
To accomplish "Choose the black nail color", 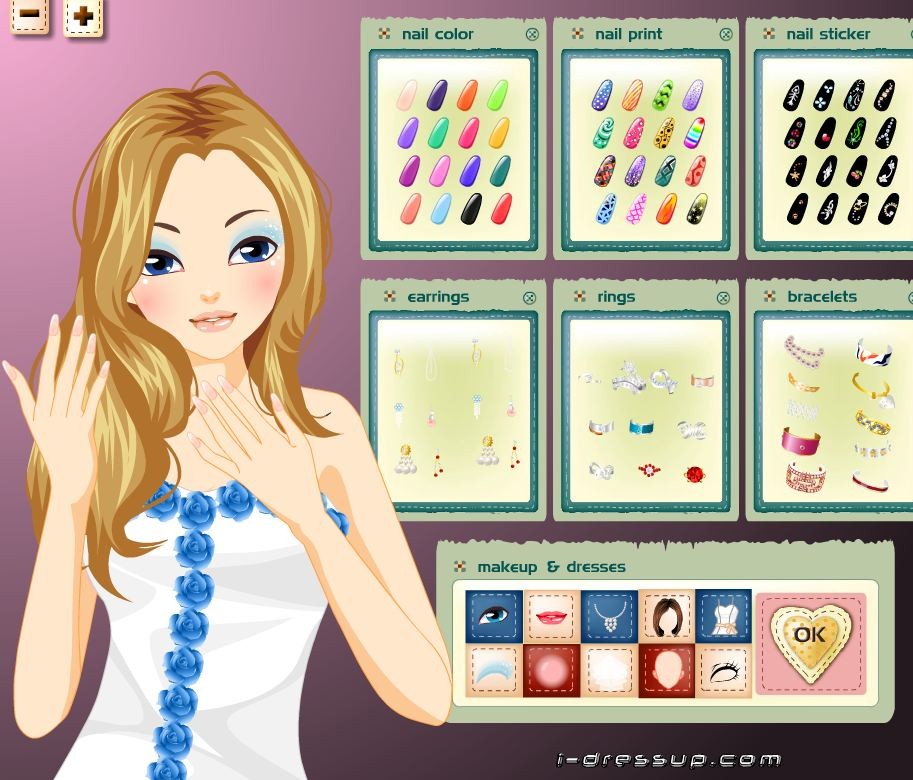I will pyautogui.click(x=471, y=209).
